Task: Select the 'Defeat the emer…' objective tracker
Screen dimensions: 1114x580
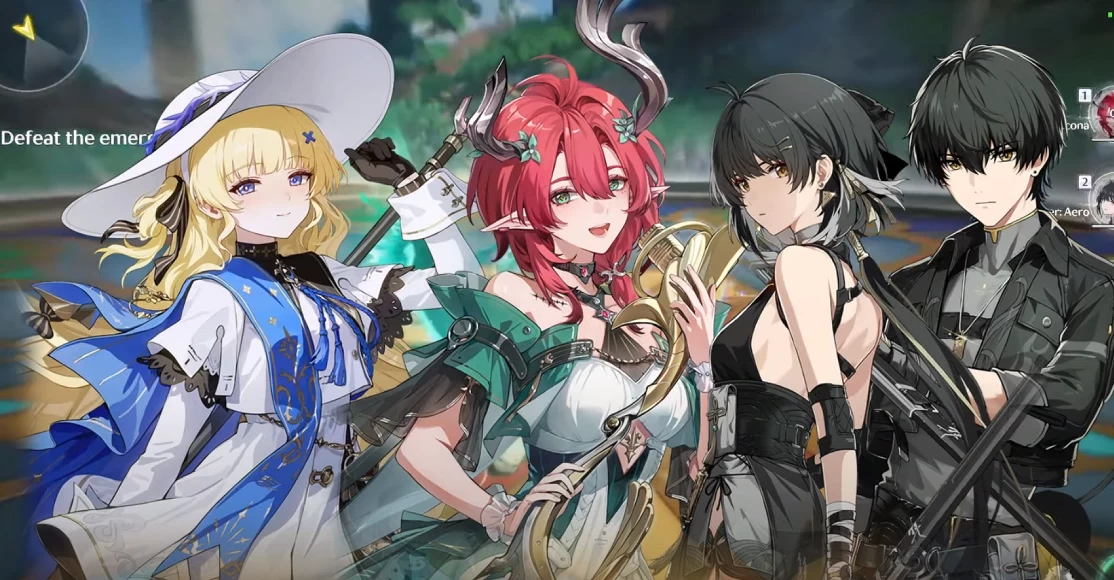Action: [x=76, y=137]
